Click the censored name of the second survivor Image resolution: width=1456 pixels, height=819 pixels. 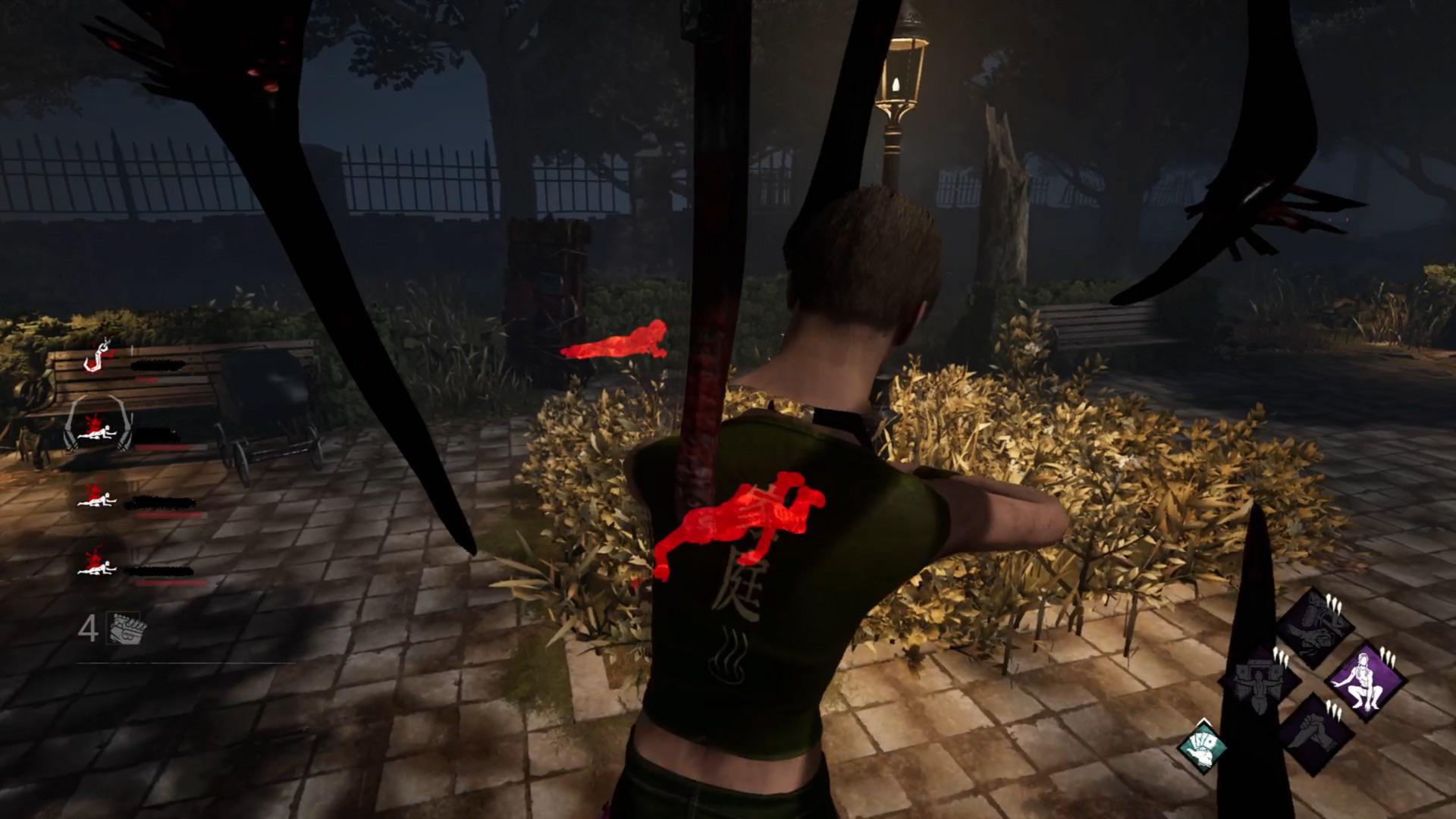[155, 435]
